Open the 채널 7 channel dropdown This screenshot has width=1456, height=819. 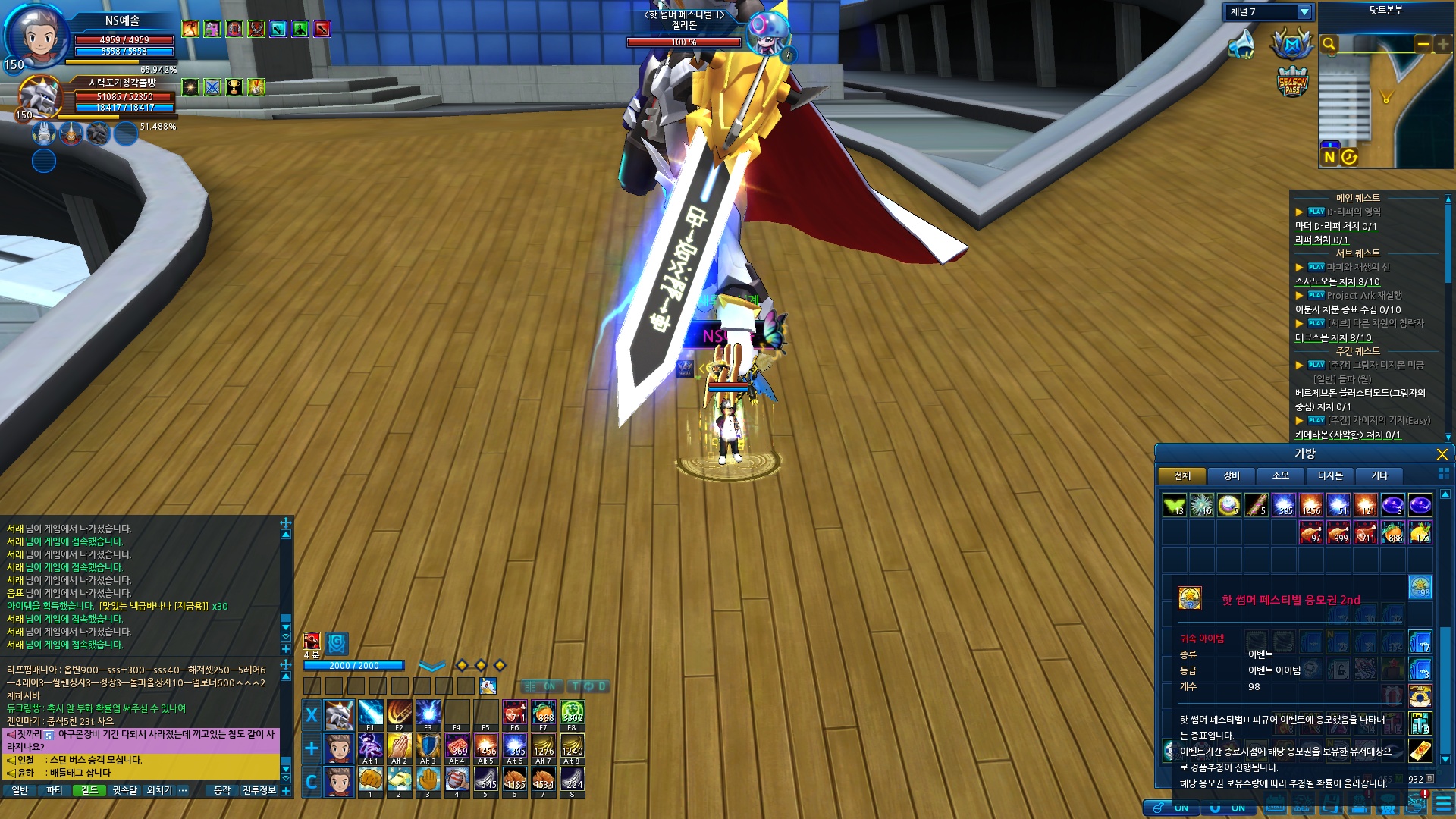pos(1304,12)
